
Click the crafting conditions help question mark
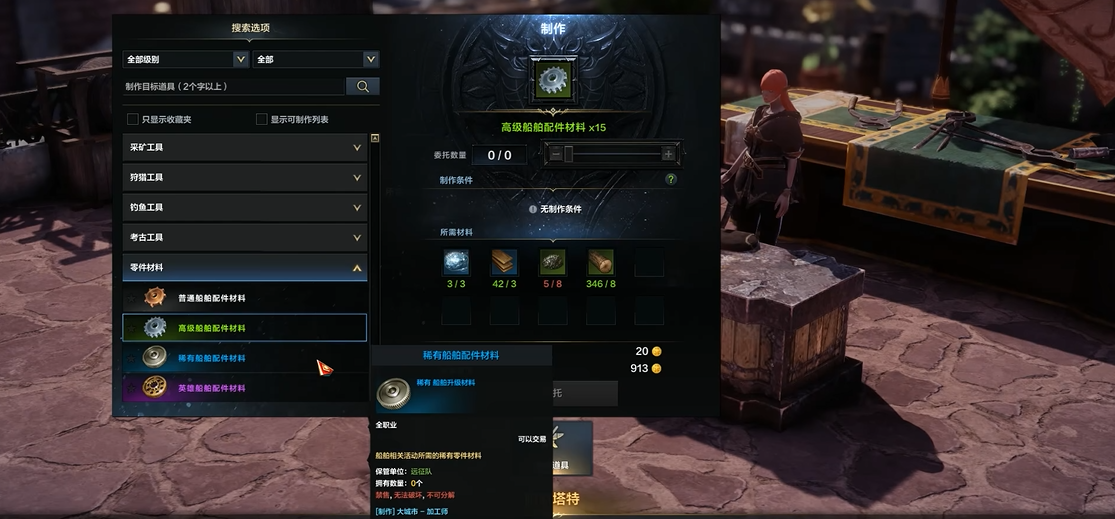coord(671,180)
